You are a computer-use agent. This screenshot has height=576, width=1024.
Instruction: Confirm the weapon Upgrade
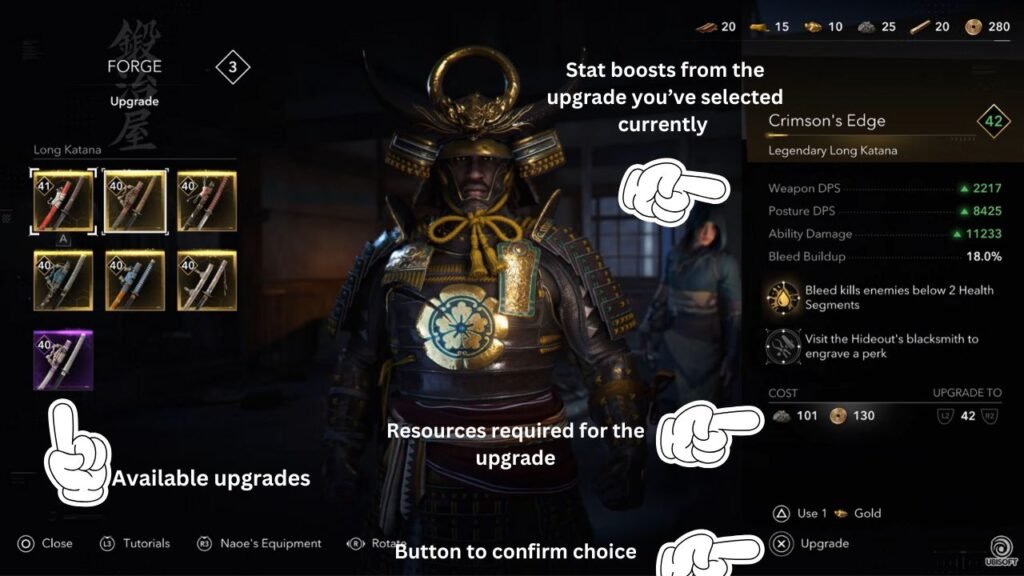pyautogui.click(x=812, y=543)
